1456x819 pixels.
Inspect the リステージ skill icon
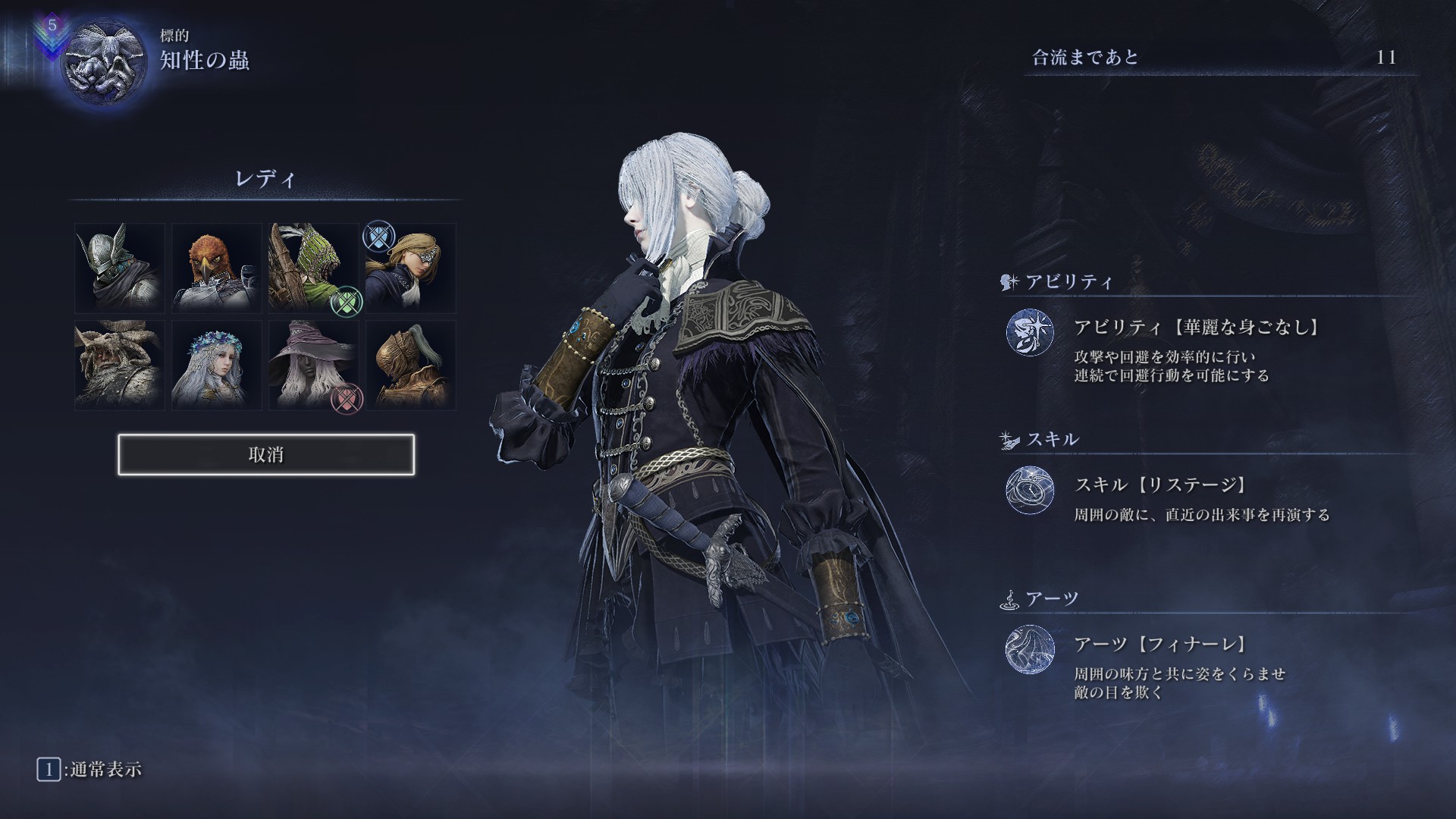(x=1030, y=490)
